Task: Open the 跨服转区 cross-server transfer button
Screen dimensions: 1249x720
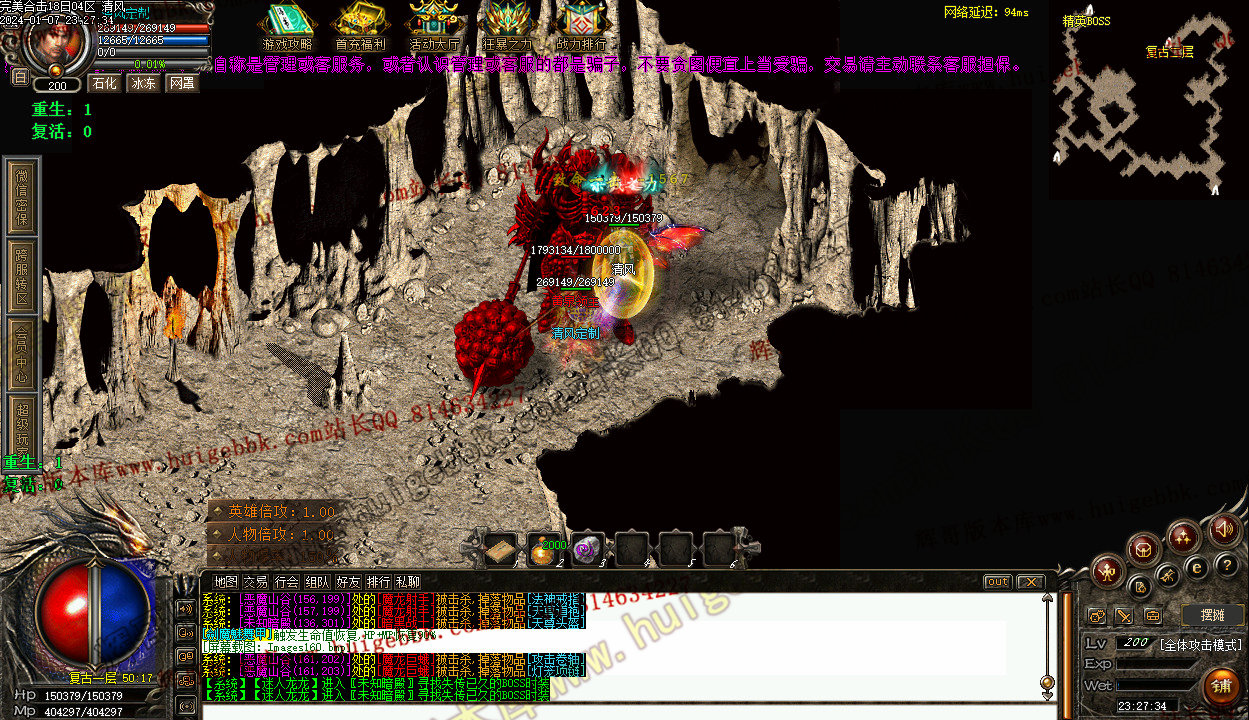Action: click(22, 276)
